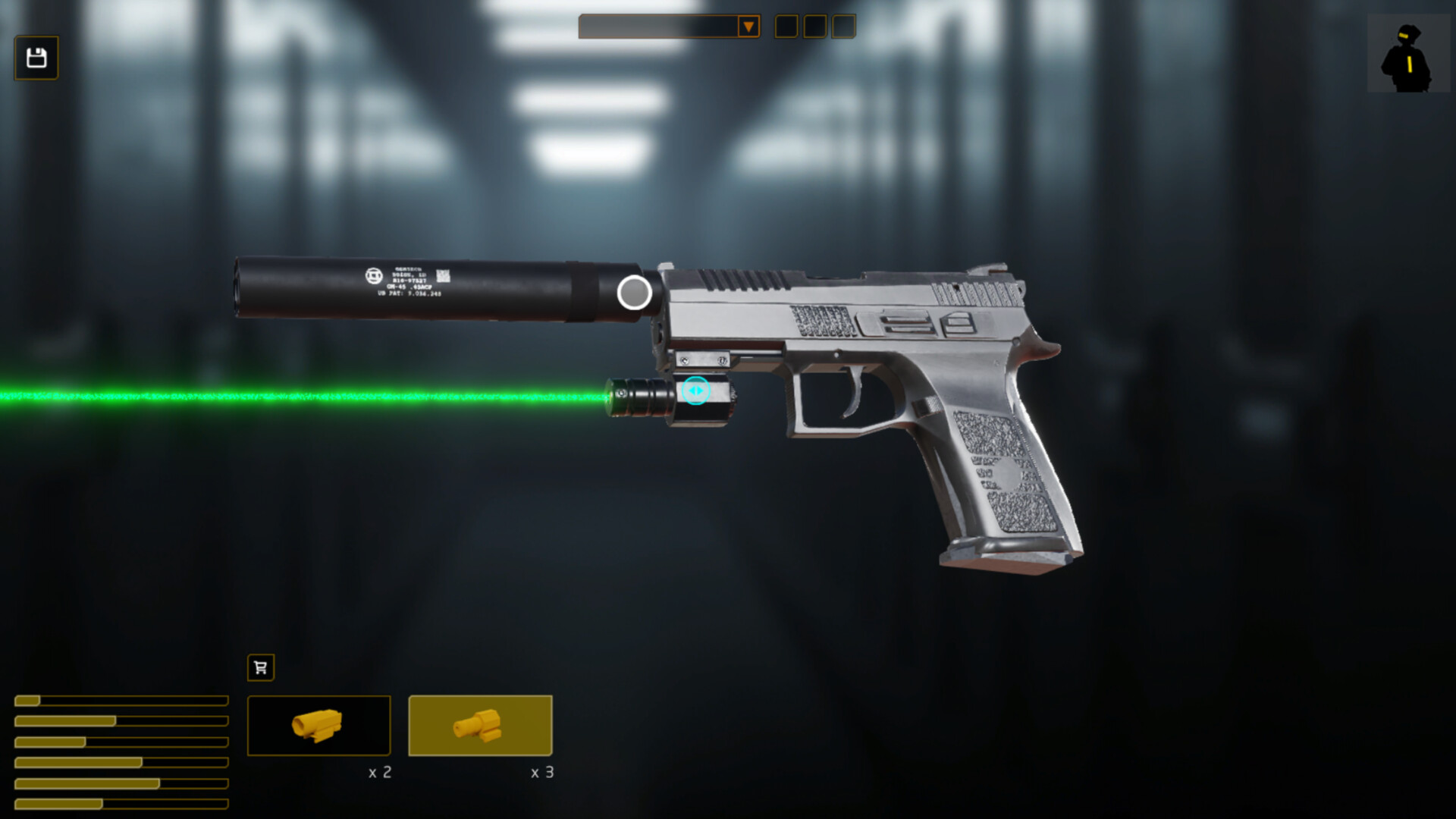Open the dropdown arrow at top bar
Screen dimensions: 1456x819
coord(748,27)
